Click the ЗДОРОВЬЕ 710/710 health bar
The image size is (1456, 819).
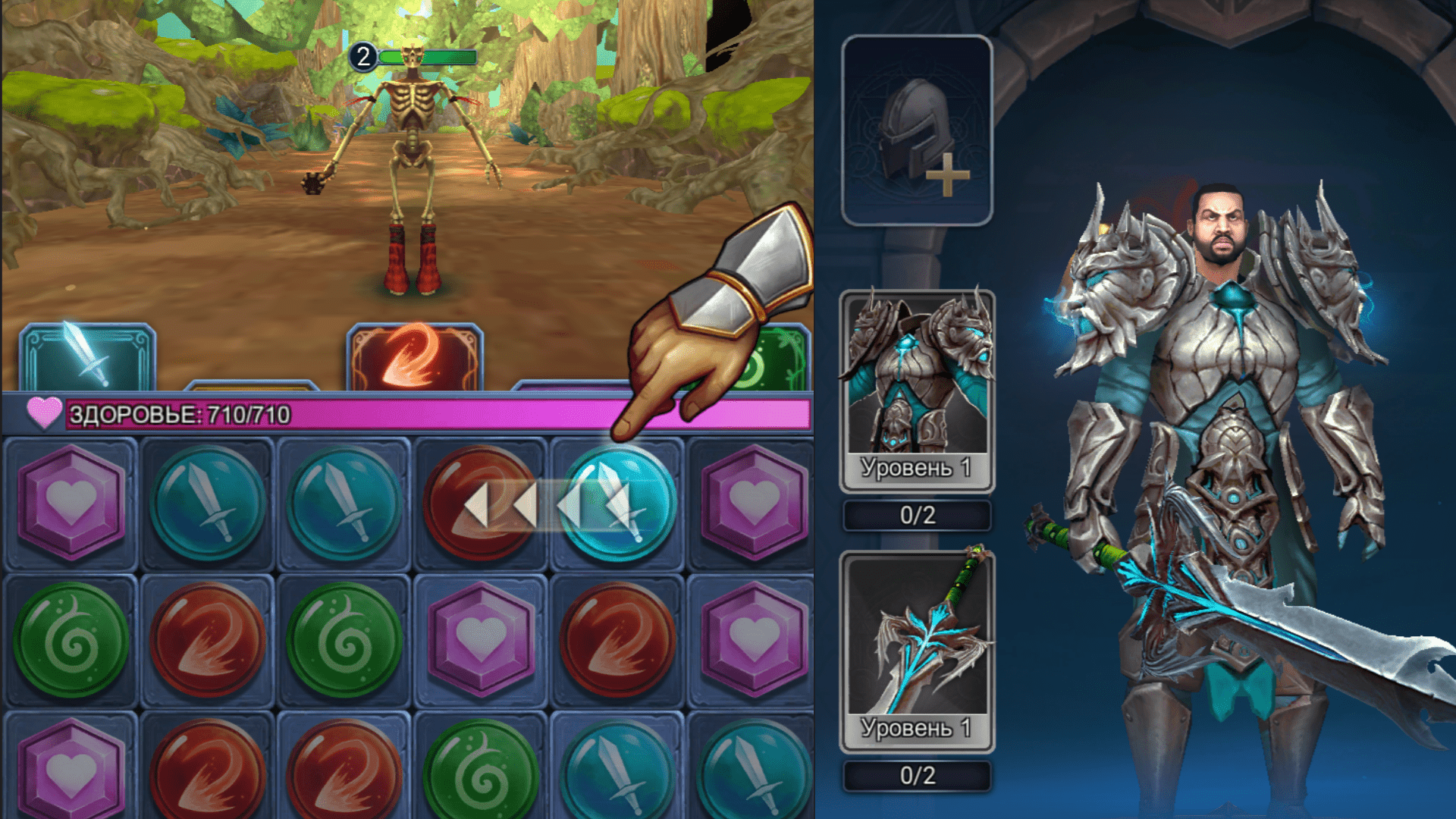303,414
